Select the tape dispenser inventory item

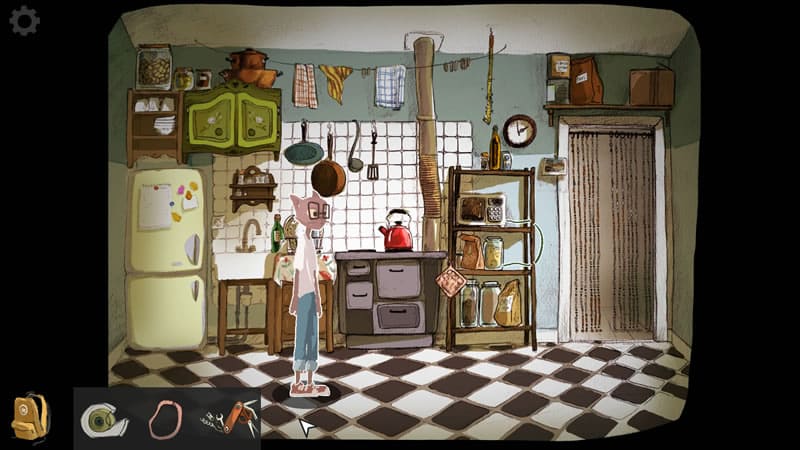[103, 419]
